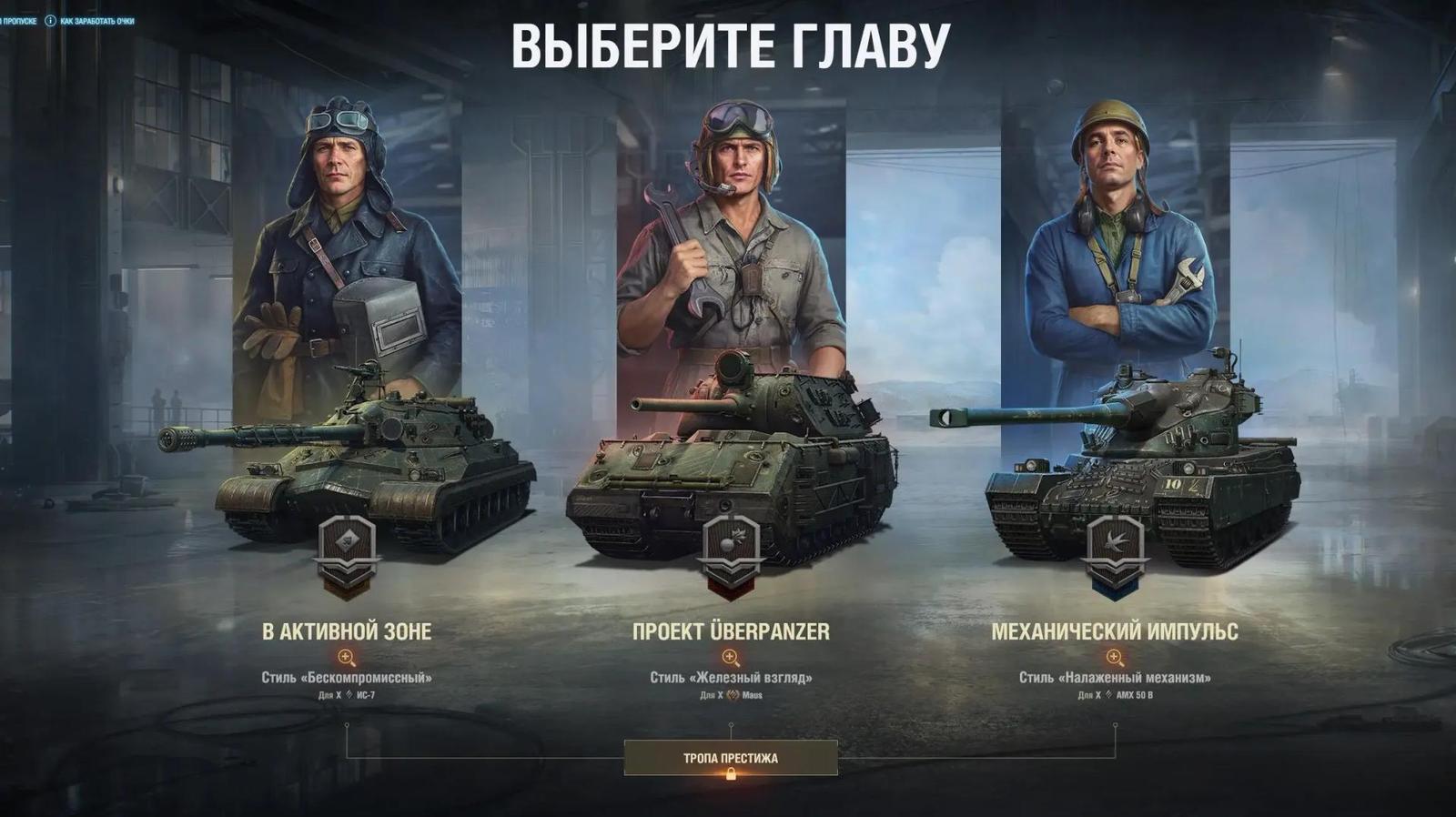The height and width of the screenshot is (817, 1456).
Task: Click the info icon before "Как заработать очки"
Action: [x=50, y=21]
